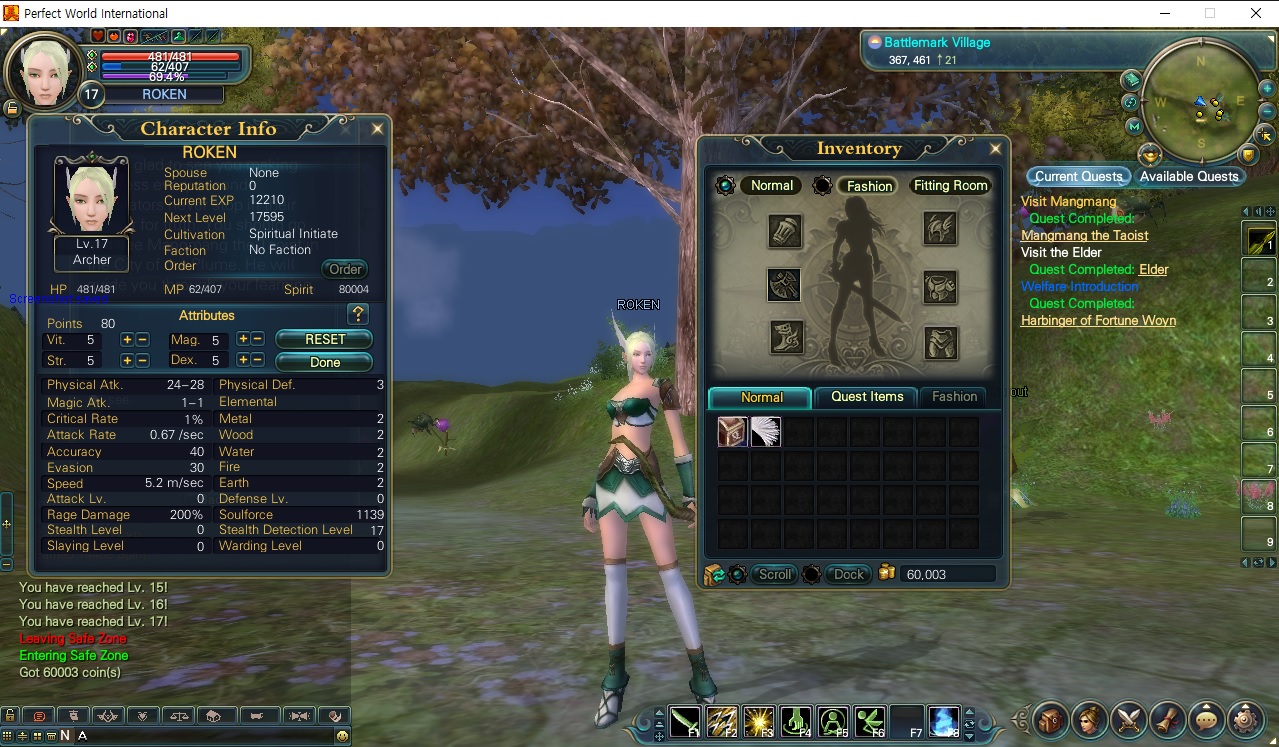This screenshot has height=747, width=1279.
Task: Open the Scroll button in inventory
Action: click(775, 574)
